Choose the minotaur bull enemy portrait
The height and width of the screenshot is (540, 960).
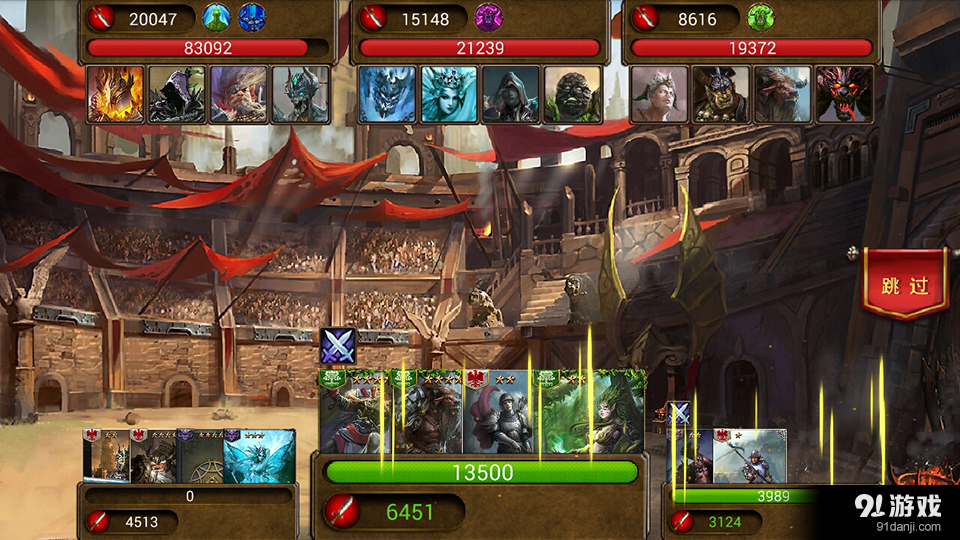(783, 94)
